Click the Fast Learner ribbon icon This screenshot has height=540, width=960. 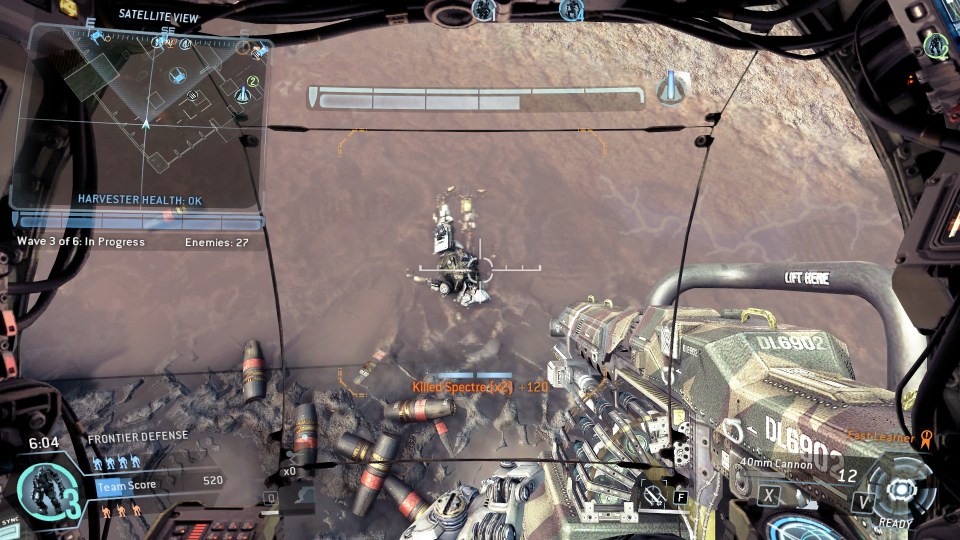tap(926, 436)
